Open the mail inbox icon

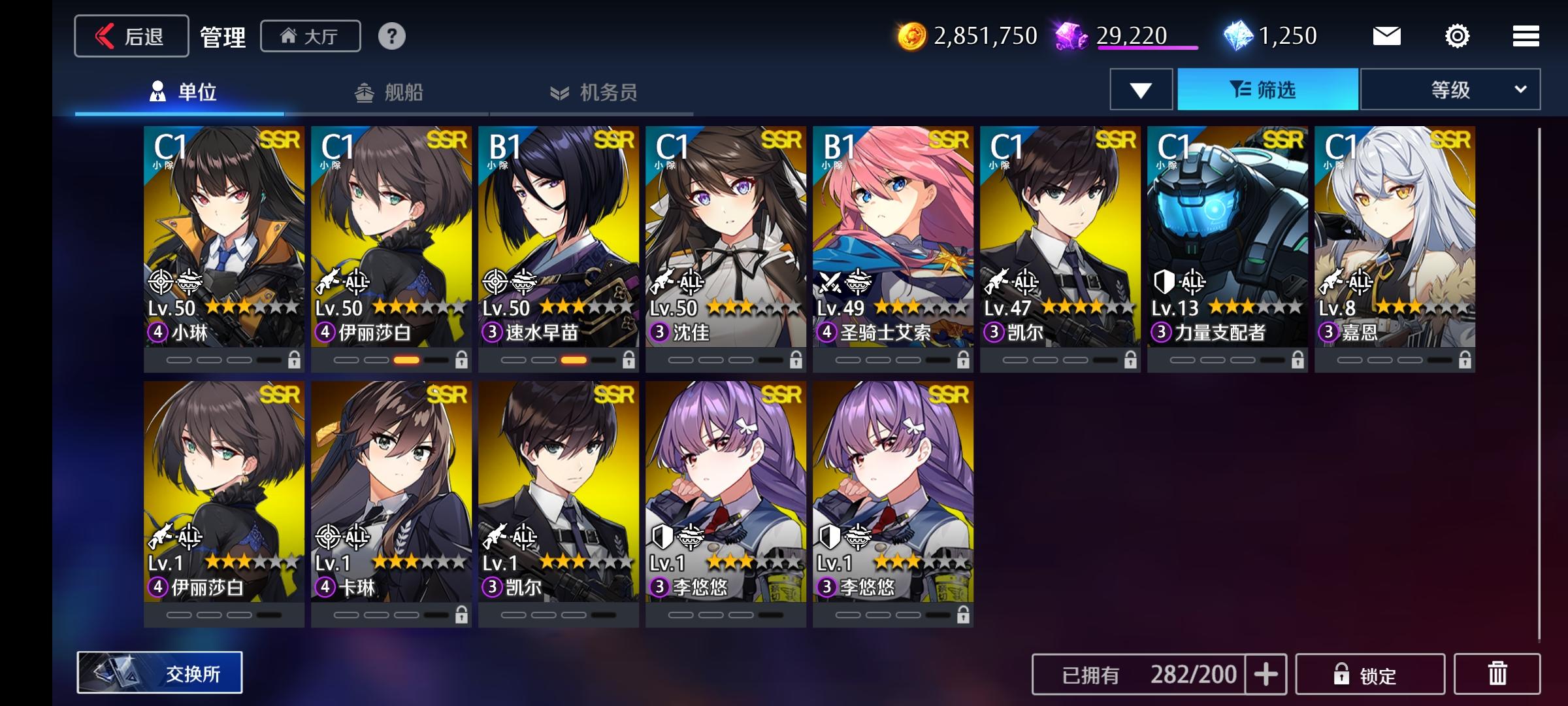[x=1388, y=37]
